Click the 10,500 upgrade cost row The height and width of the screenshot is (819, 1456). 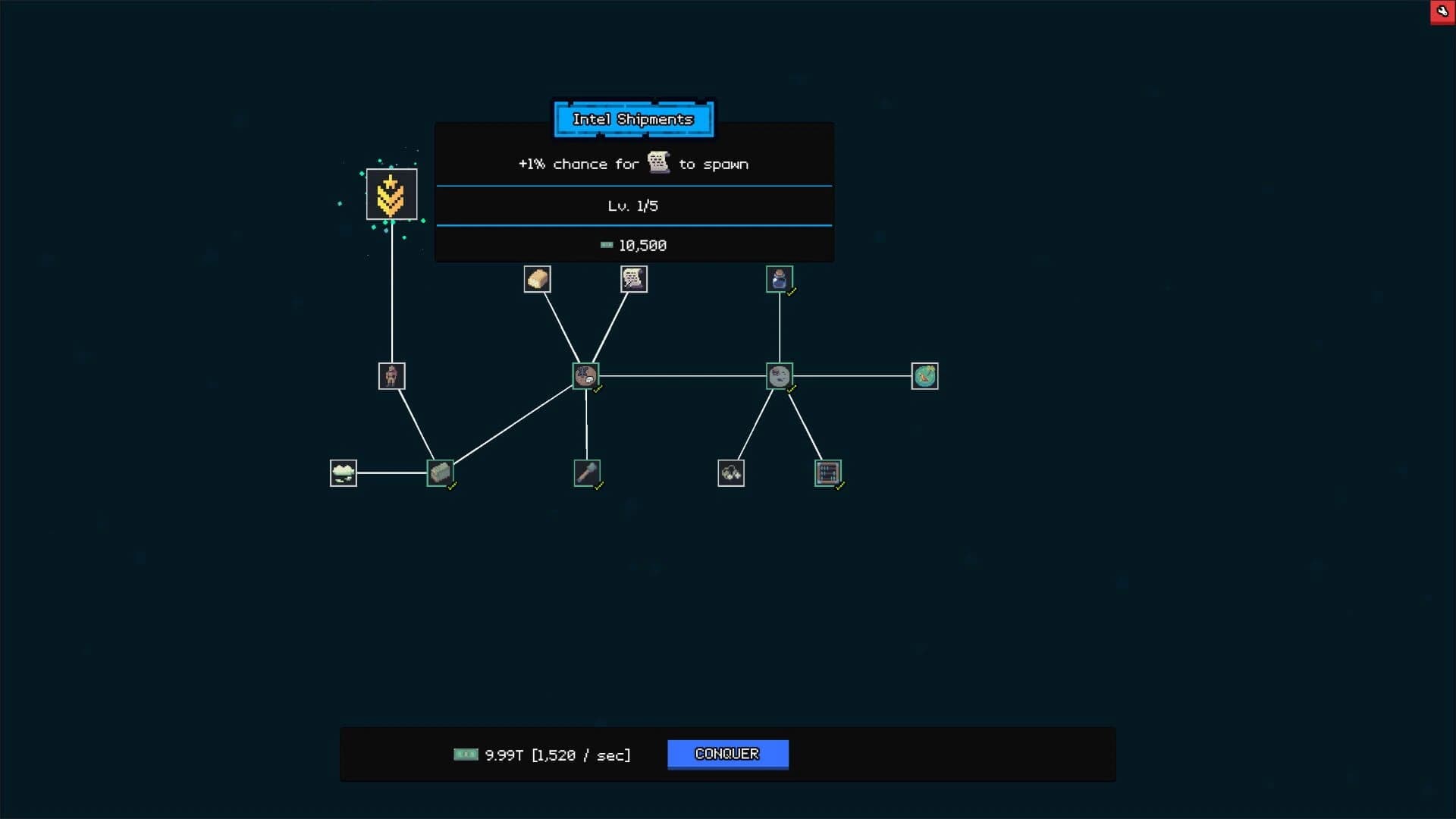(x=633, y=245)
